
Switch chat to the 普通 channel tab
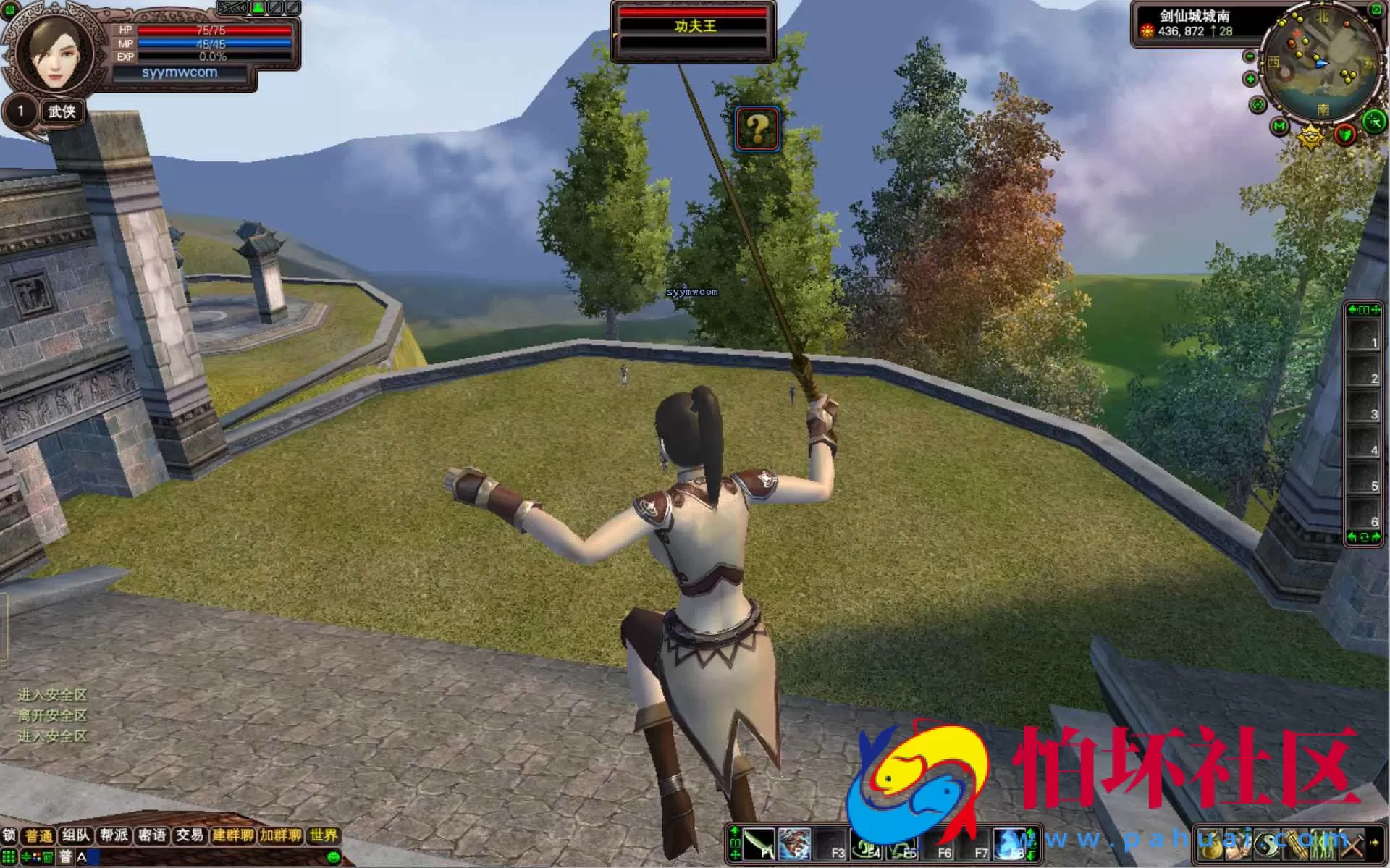pos(39,836)
